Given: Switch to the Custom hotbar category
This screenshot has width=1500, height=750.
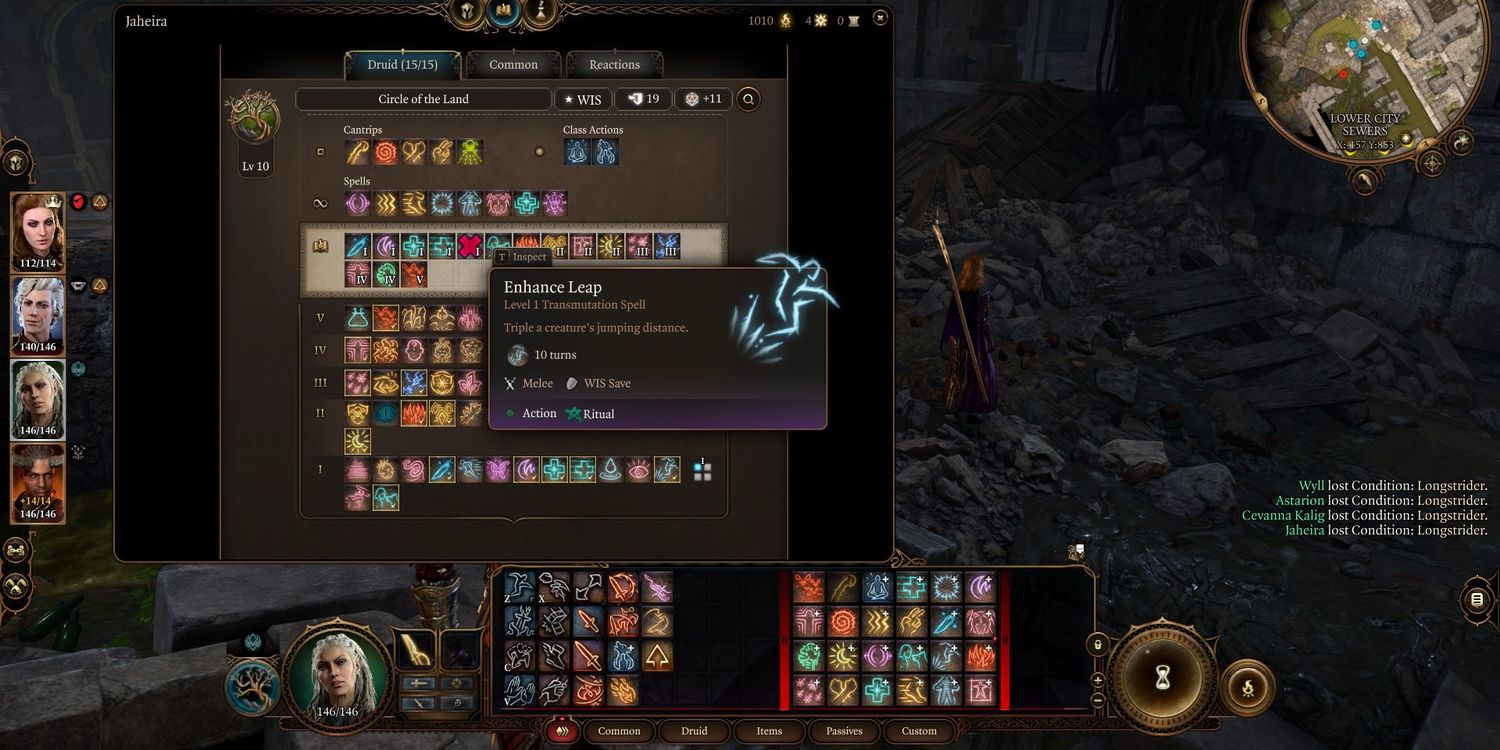Looking at the screenshot, I should pos(919,731).
